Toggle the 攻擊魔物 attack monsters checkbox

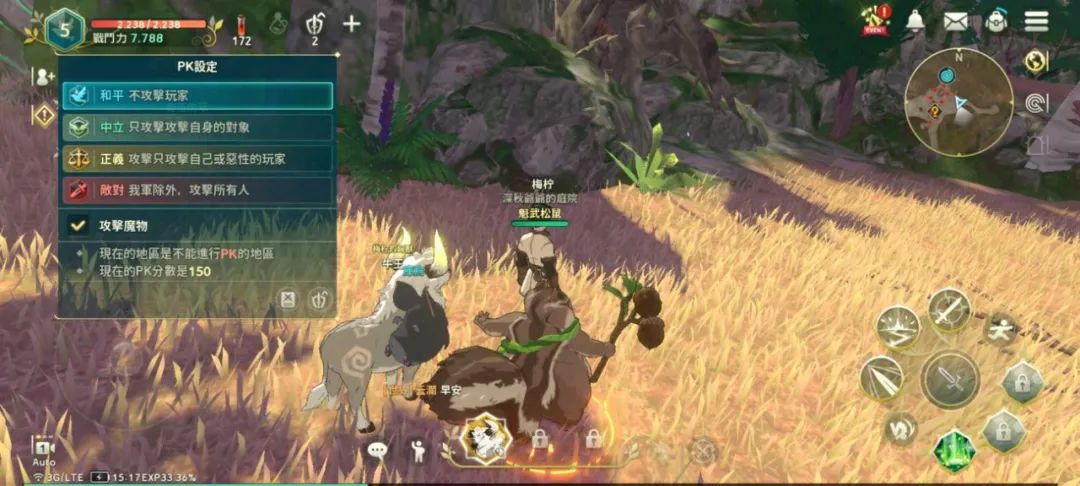pyautogui.click(x=77, y=226)
